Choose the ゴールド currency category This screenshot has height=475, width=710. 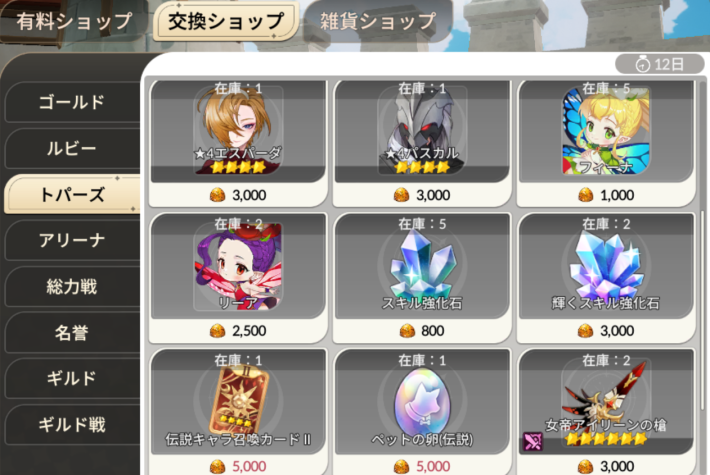pos(71,102)
